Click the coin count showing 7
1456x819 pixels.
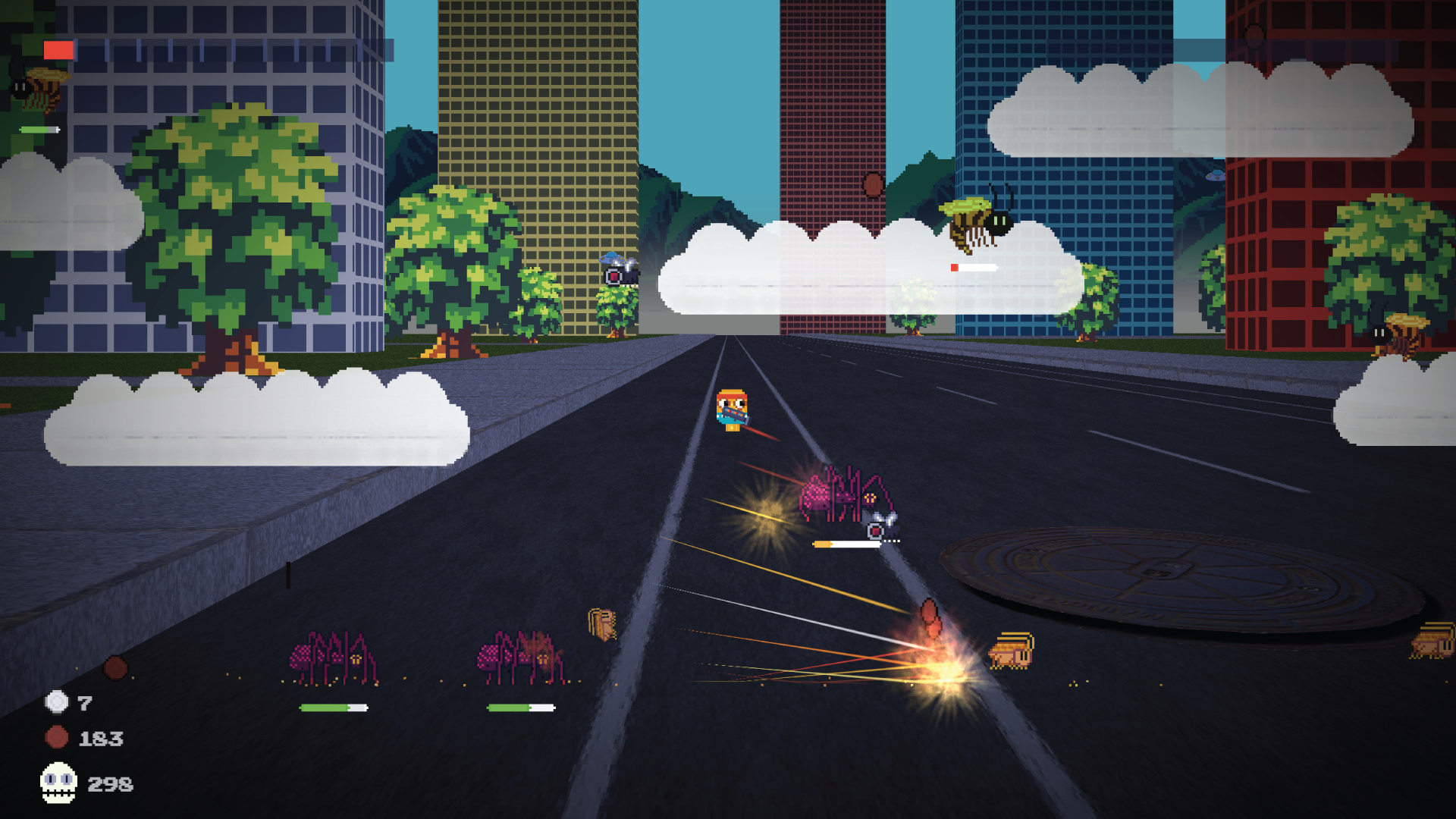click(83, 704)
